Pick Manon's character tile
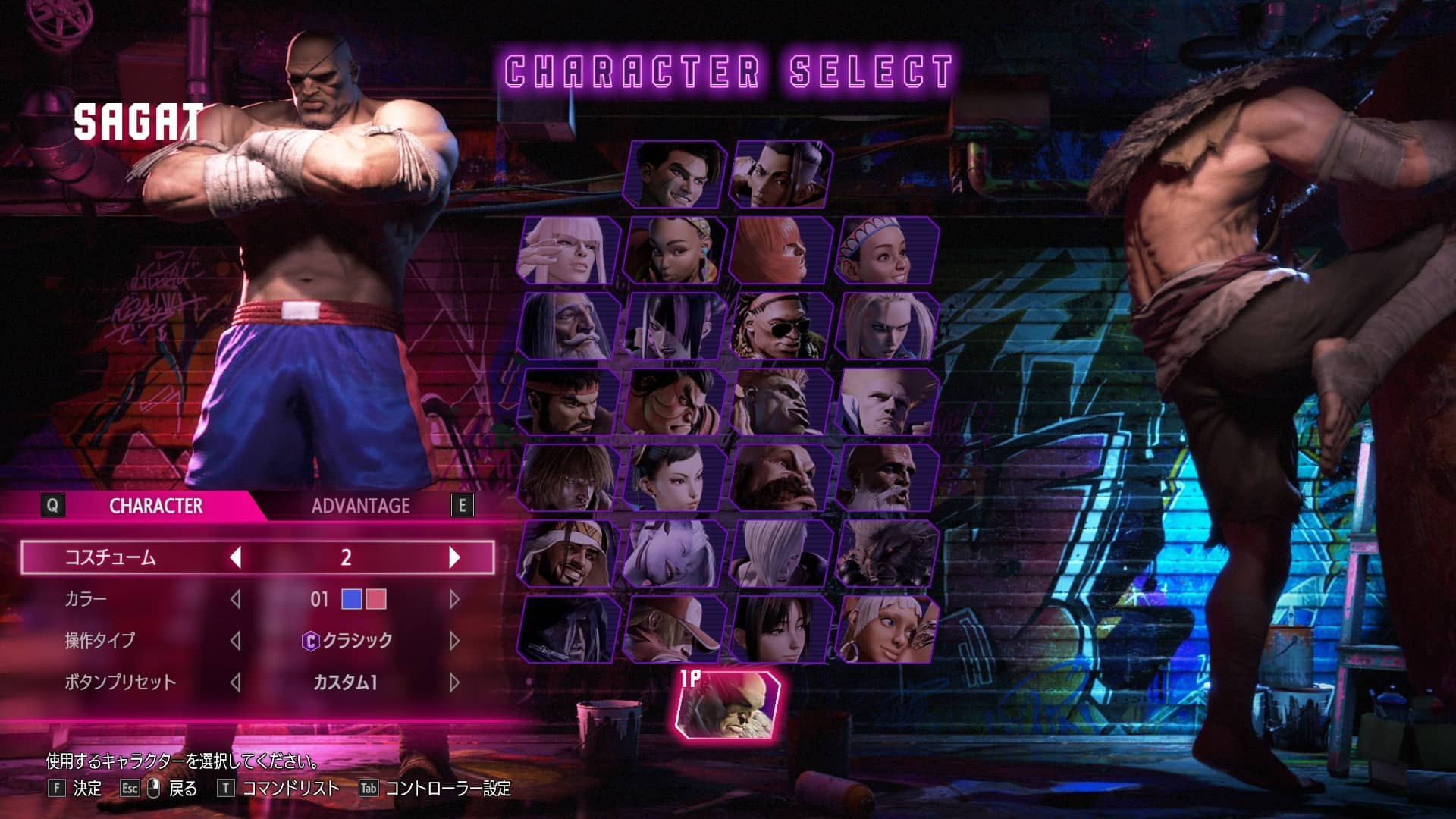The height and width of the screenshot is (819, 1456). [568, 250]
